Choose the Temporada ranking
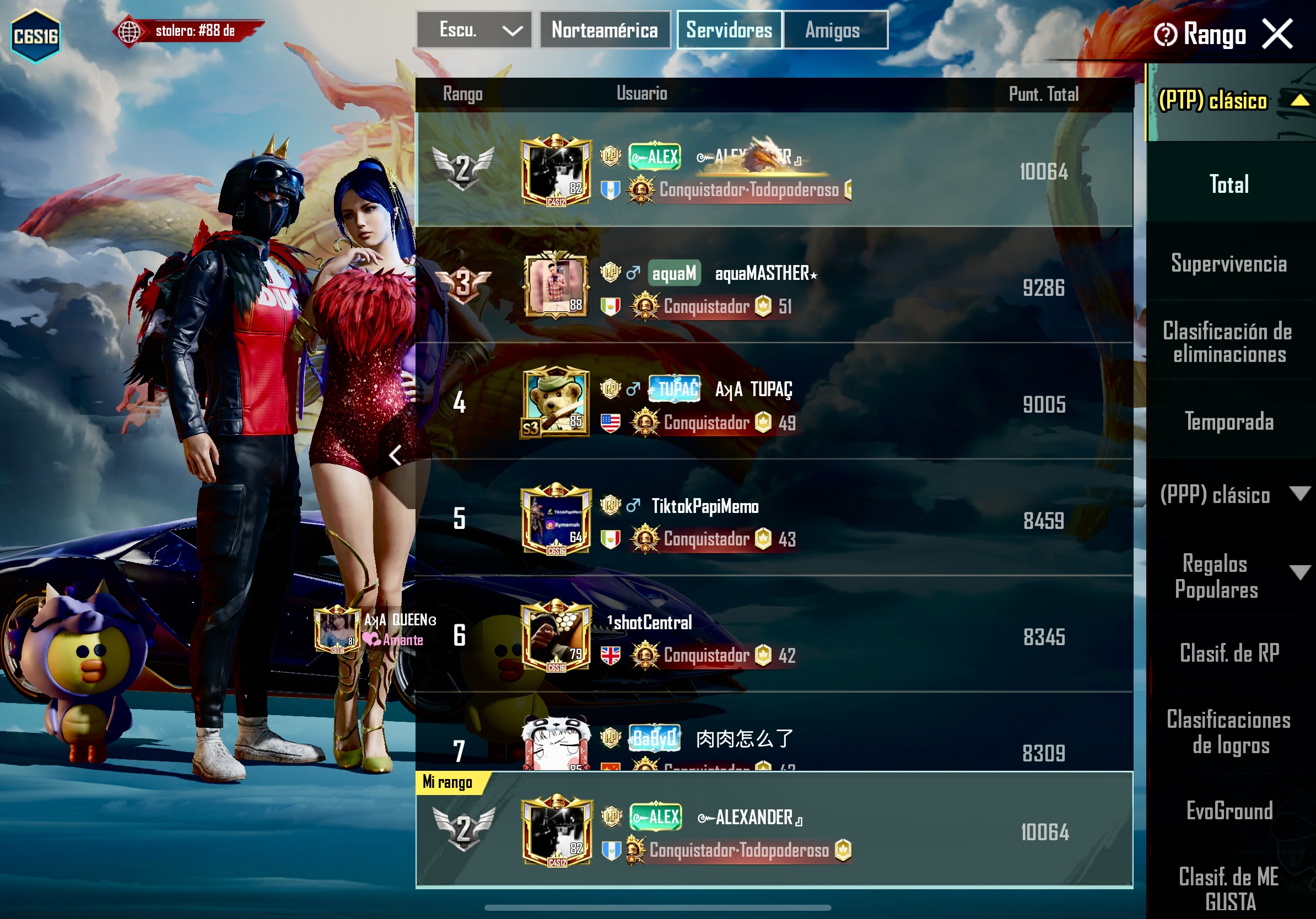Image resolution: width=1316 pixels, height=919 pixels. [x=1229, y=422]
